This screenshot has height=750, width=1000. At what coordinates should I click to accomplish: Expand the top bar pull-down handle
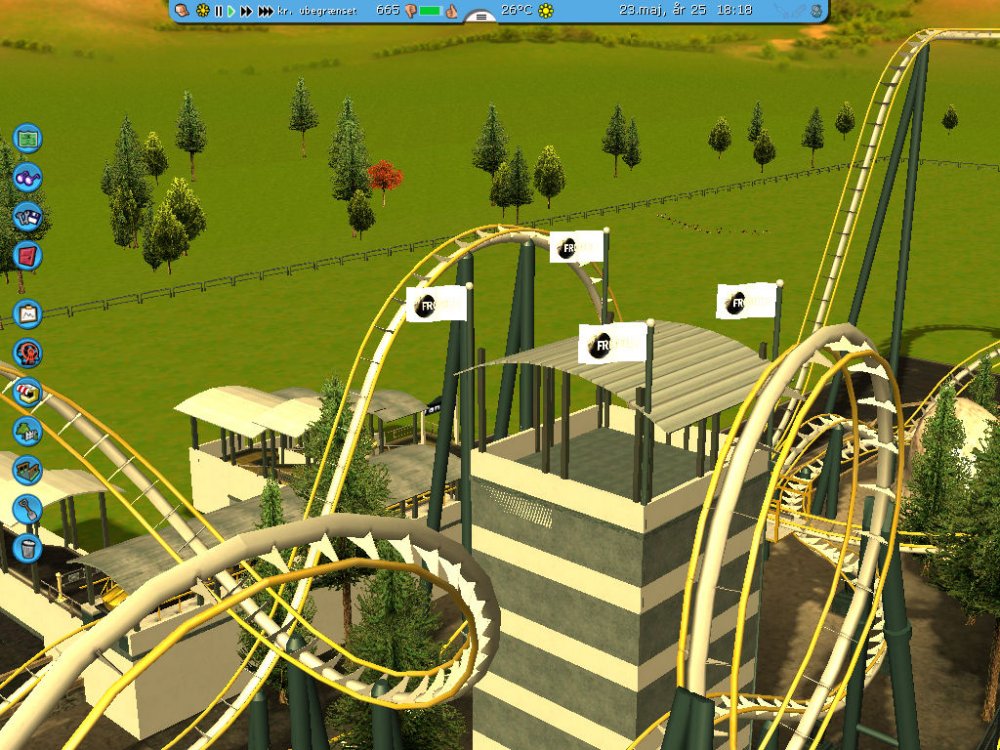481,17
